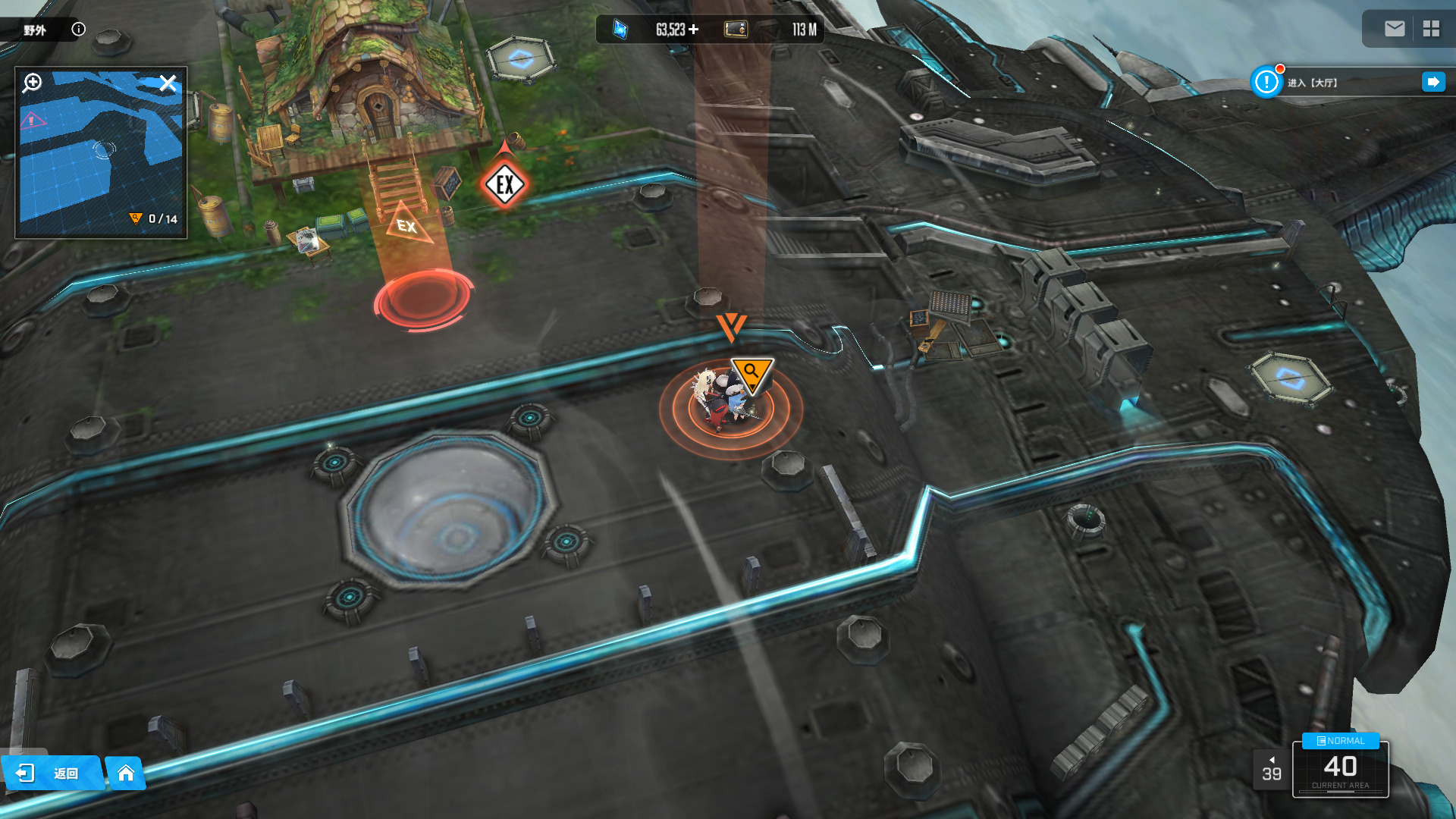Select the red triangle EX marker
The image size is (1456, 819).
tap(406, 224)
